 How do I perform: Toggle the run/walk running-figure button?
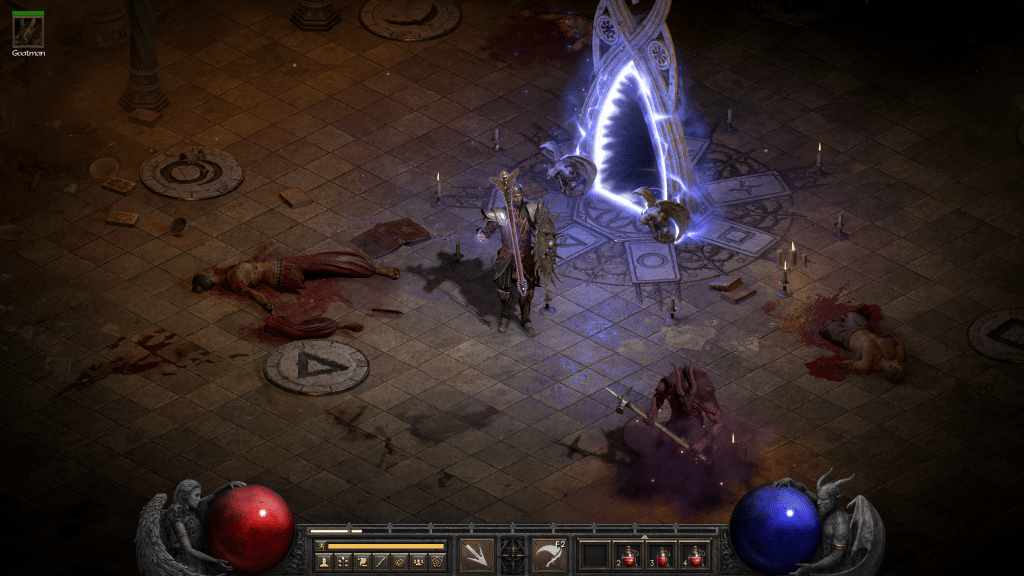pos(321,546)
